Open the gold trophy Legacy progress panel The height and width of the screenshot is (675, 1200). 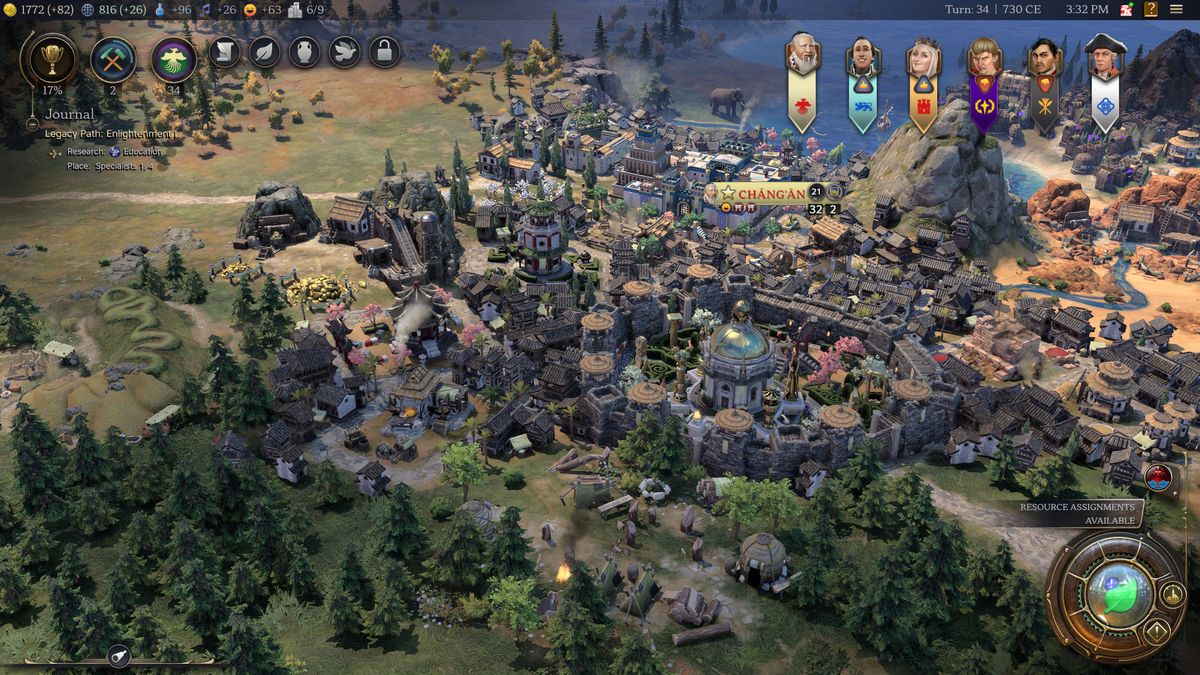coord(47,58)
